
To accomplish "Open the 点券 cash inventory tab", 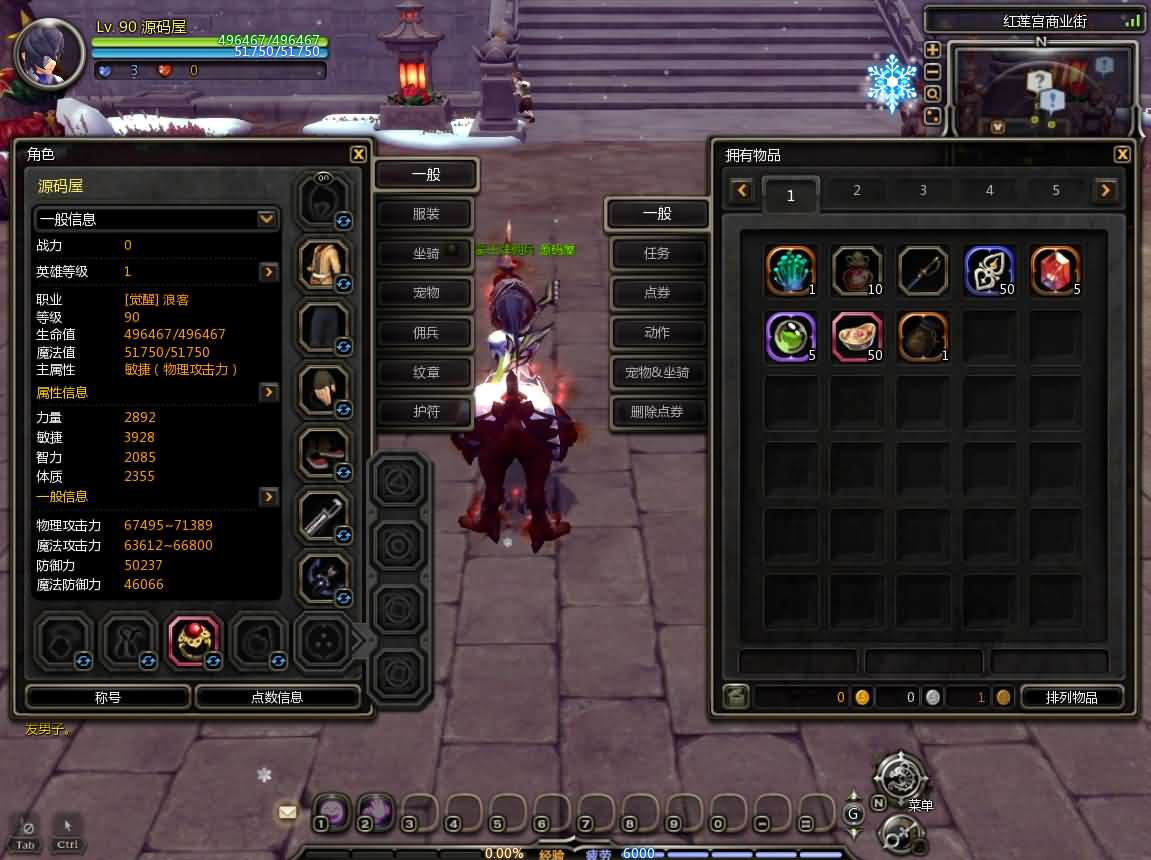I will [657, 293].
